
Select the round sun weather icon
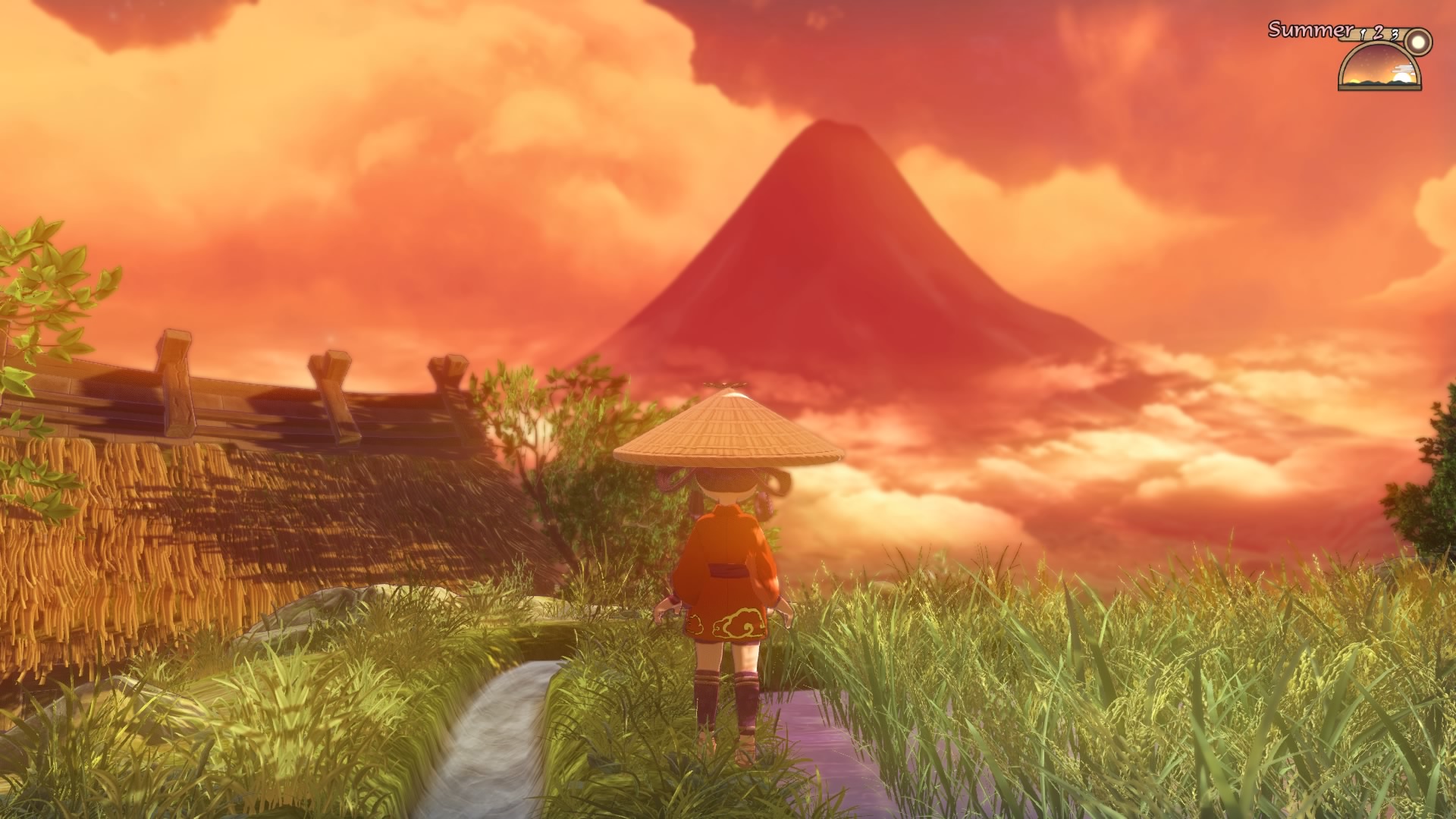(1417, 41)
